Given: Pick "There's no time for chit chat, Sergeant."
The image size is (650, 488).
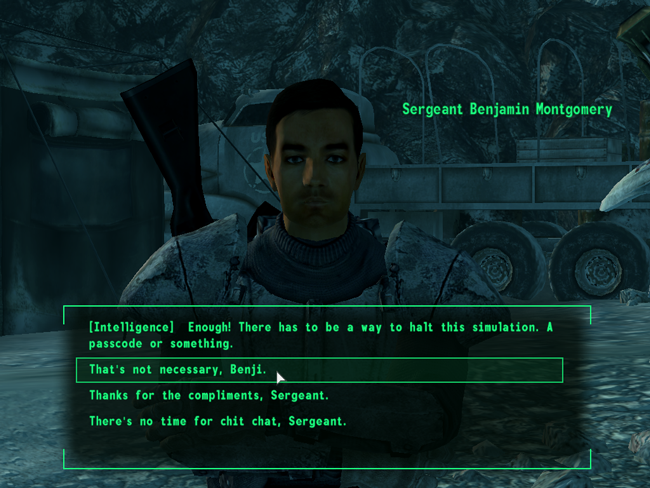Looking at the screenshot, I should pos(218,422).
